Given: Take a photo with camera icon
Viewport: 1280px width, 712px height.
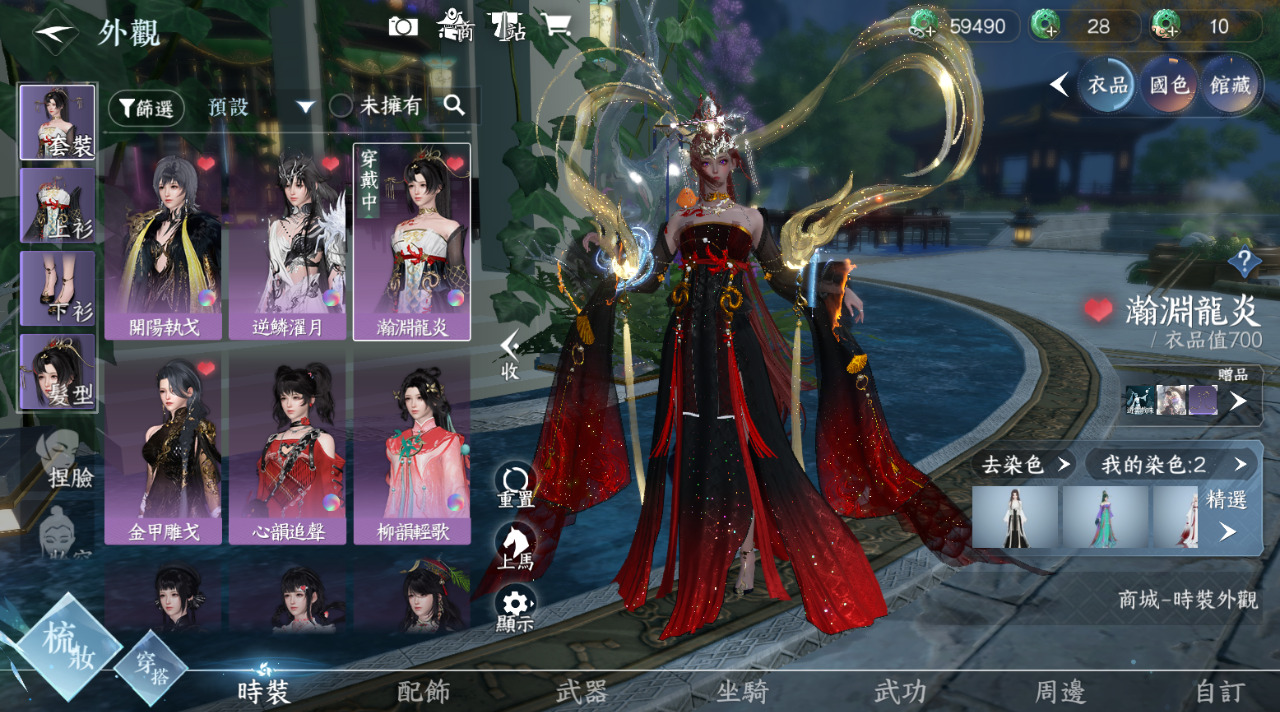Looking at the screenshot, I should [x=403, y=27].
